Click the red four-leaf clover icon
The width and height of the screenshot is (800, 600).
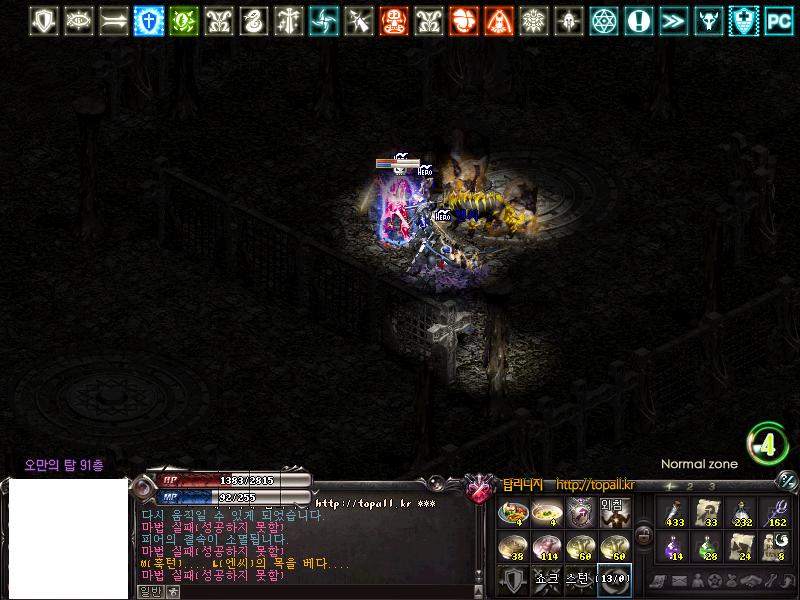[463, 20]
